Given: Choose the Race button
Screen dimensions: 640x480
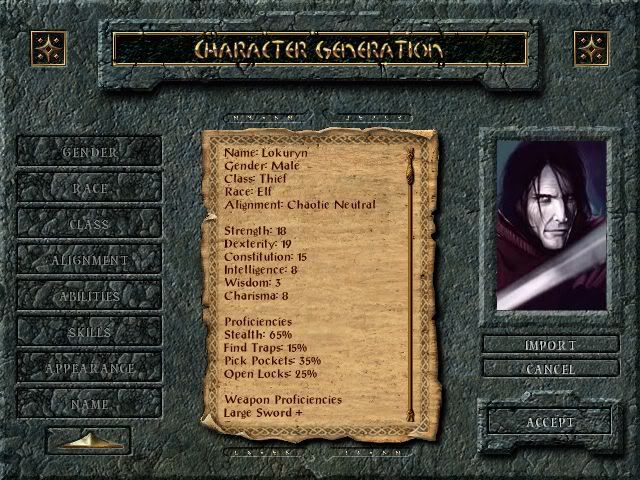Looking at the screenshot, I should tap(90, 188).
